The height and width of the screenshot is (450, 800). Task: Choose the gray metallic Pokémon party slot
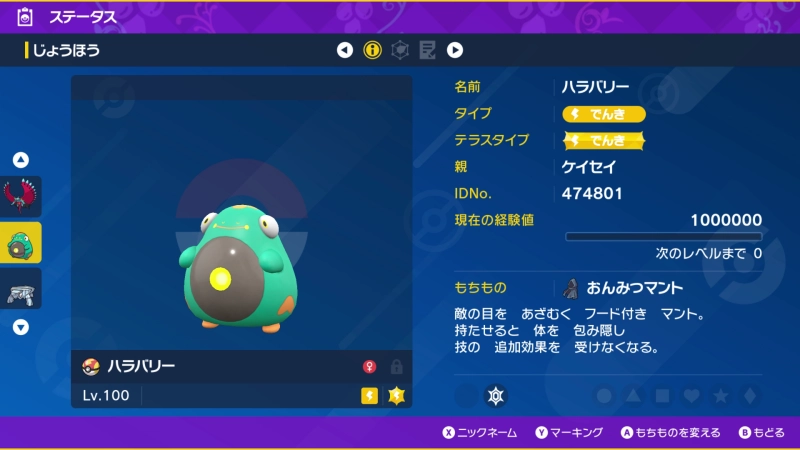coord(21,290)
